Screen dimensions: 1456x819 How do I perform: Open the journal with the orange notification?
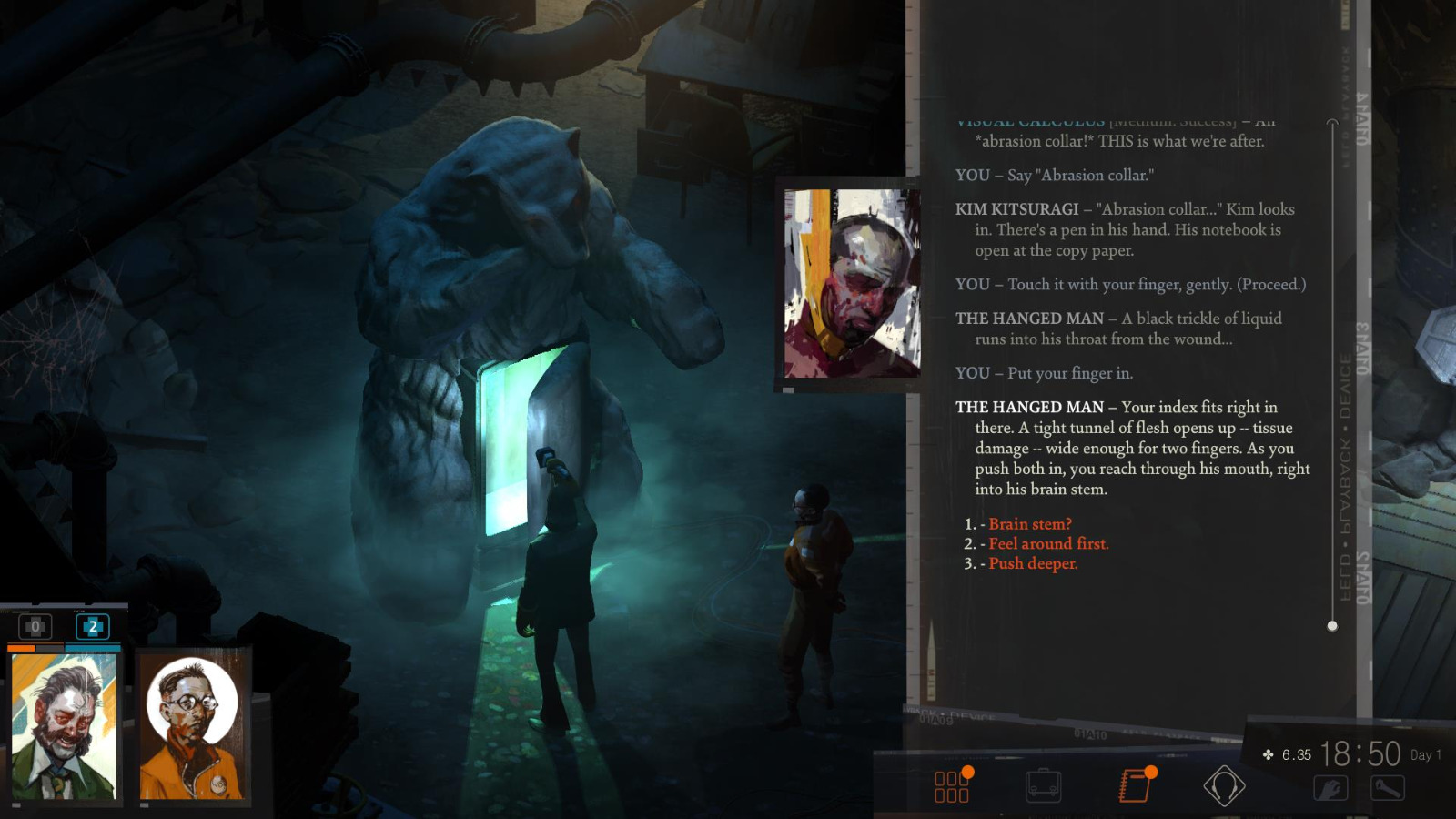[1134, 784]
